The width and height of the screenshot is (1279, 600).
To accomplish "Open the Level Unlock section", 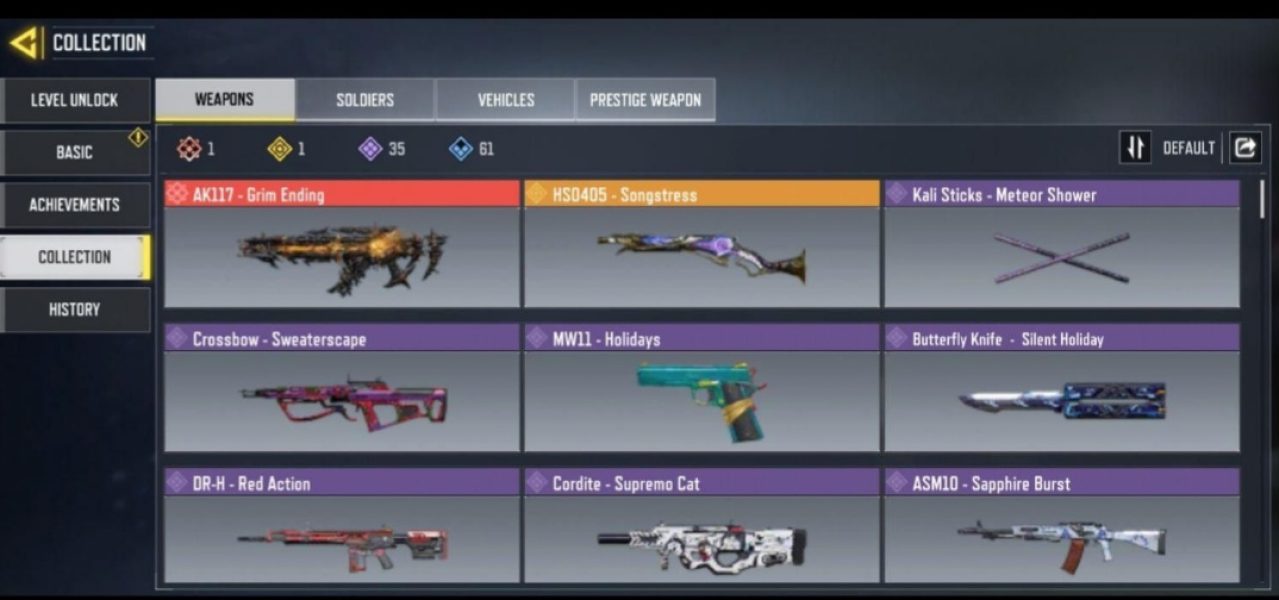I will (x=75, y=100).
